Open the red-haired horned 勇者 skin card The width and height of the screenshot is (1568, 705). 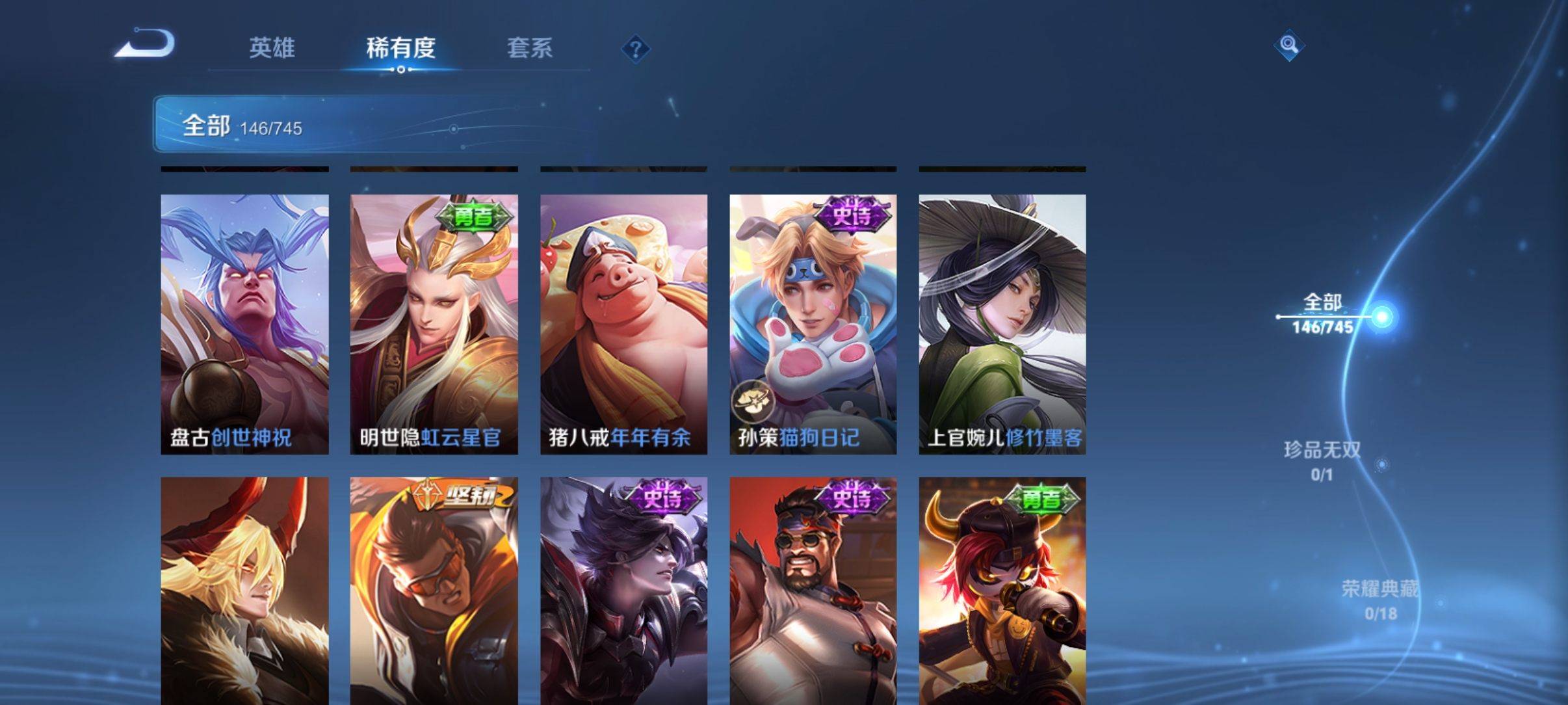pyautogui.click(x=1002, y=591)
